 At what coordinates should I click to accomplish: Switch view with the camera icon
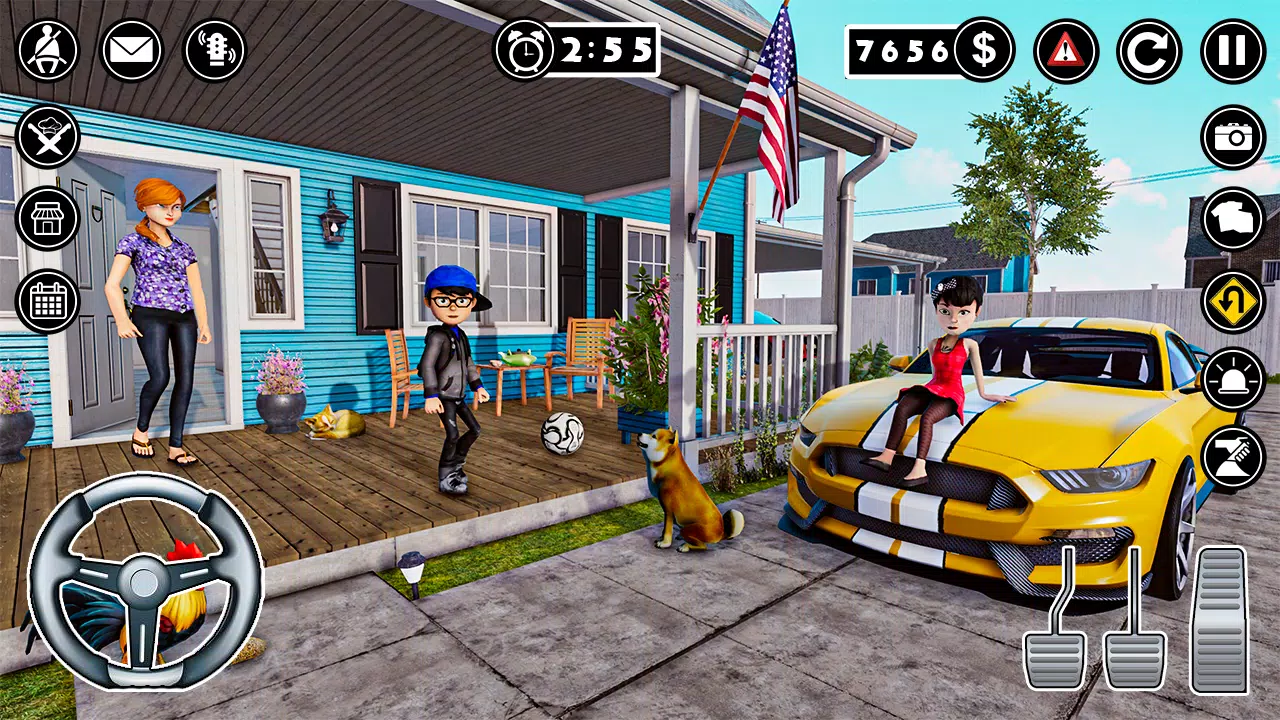point(1233,136)
